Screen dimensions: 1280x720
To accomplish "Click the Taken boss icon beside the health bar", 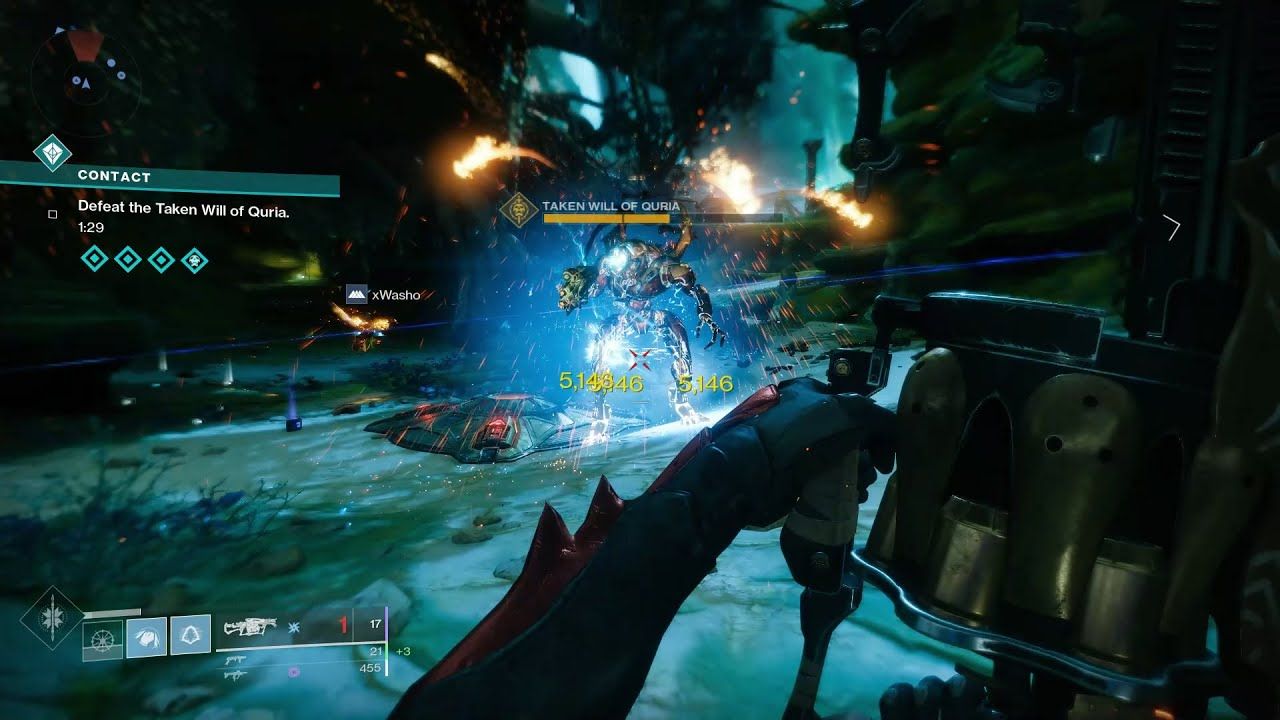I will [519, 209].
